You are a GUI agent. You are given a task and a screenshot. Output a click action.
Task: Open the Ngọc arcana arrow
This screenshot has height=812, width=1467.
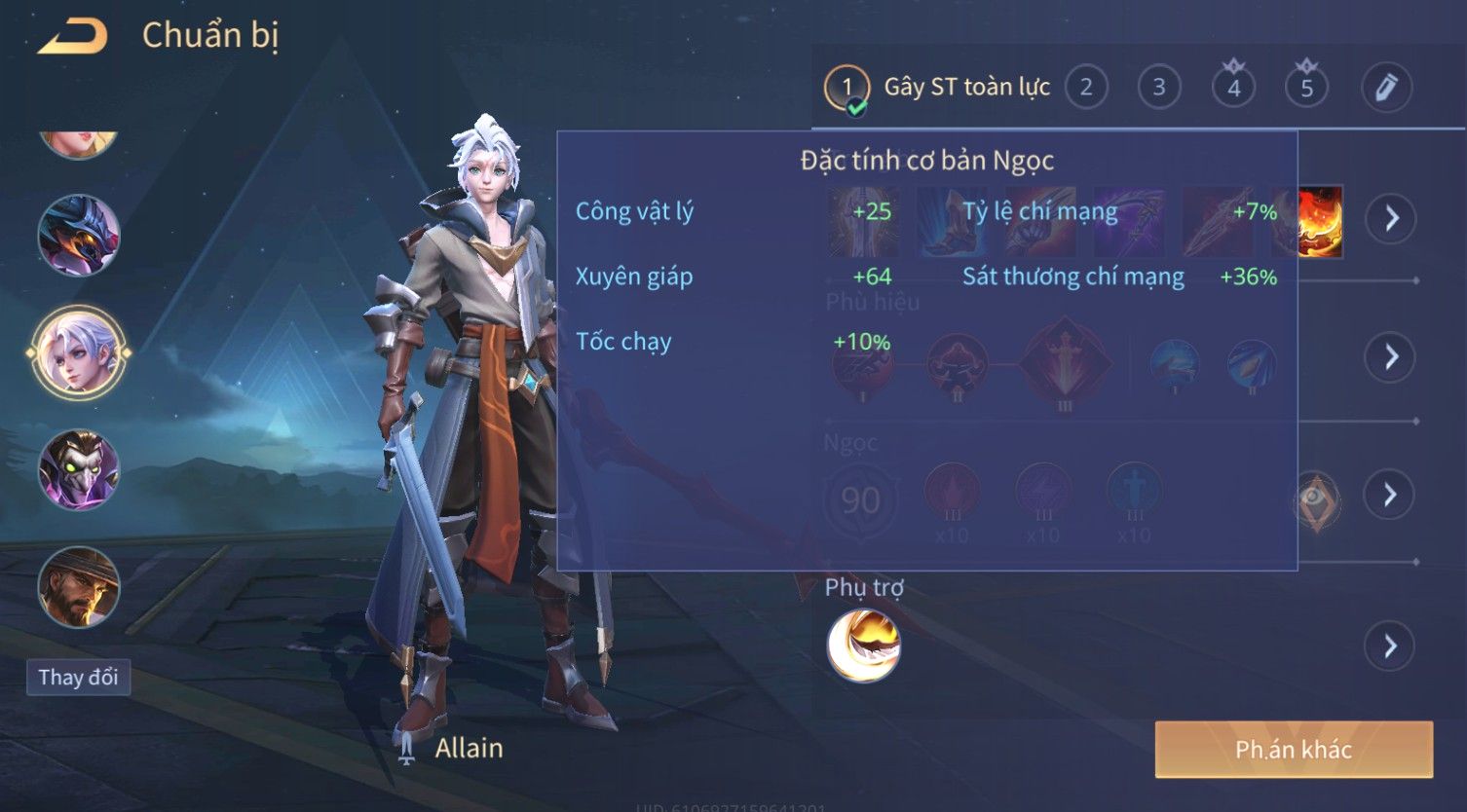click(x=1390, y=495)
